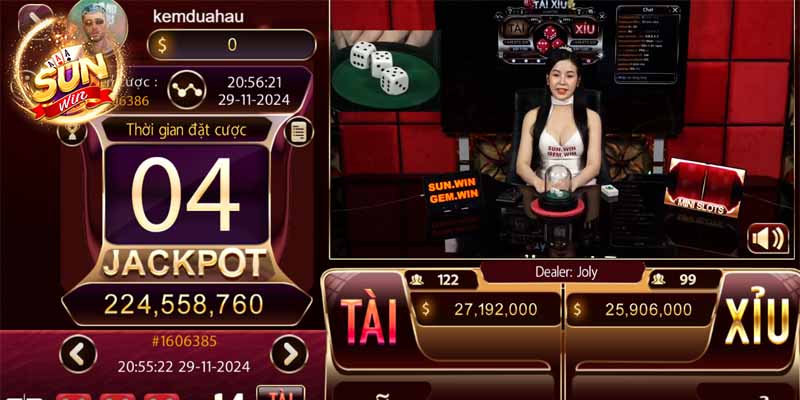Open the trophy leaderboard icon
The image size is (800, 400).
pos(72,131)
